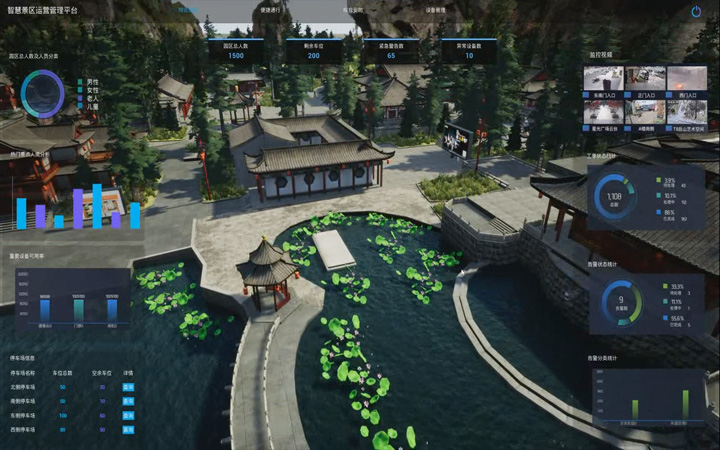The height and width of the screenshot is (450, 720).
Task: View the 西门入口 camera video
Action: click(x=687, y=79)
